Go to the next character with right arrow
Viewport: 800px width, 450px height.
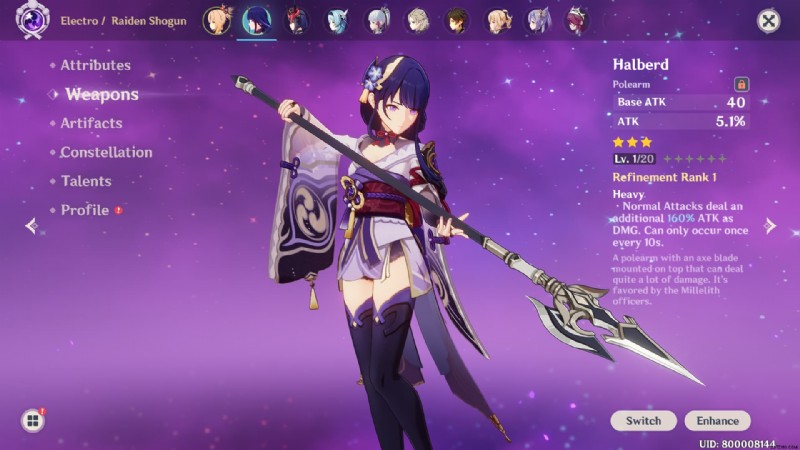pyautogui.click(x=770, y=225)
